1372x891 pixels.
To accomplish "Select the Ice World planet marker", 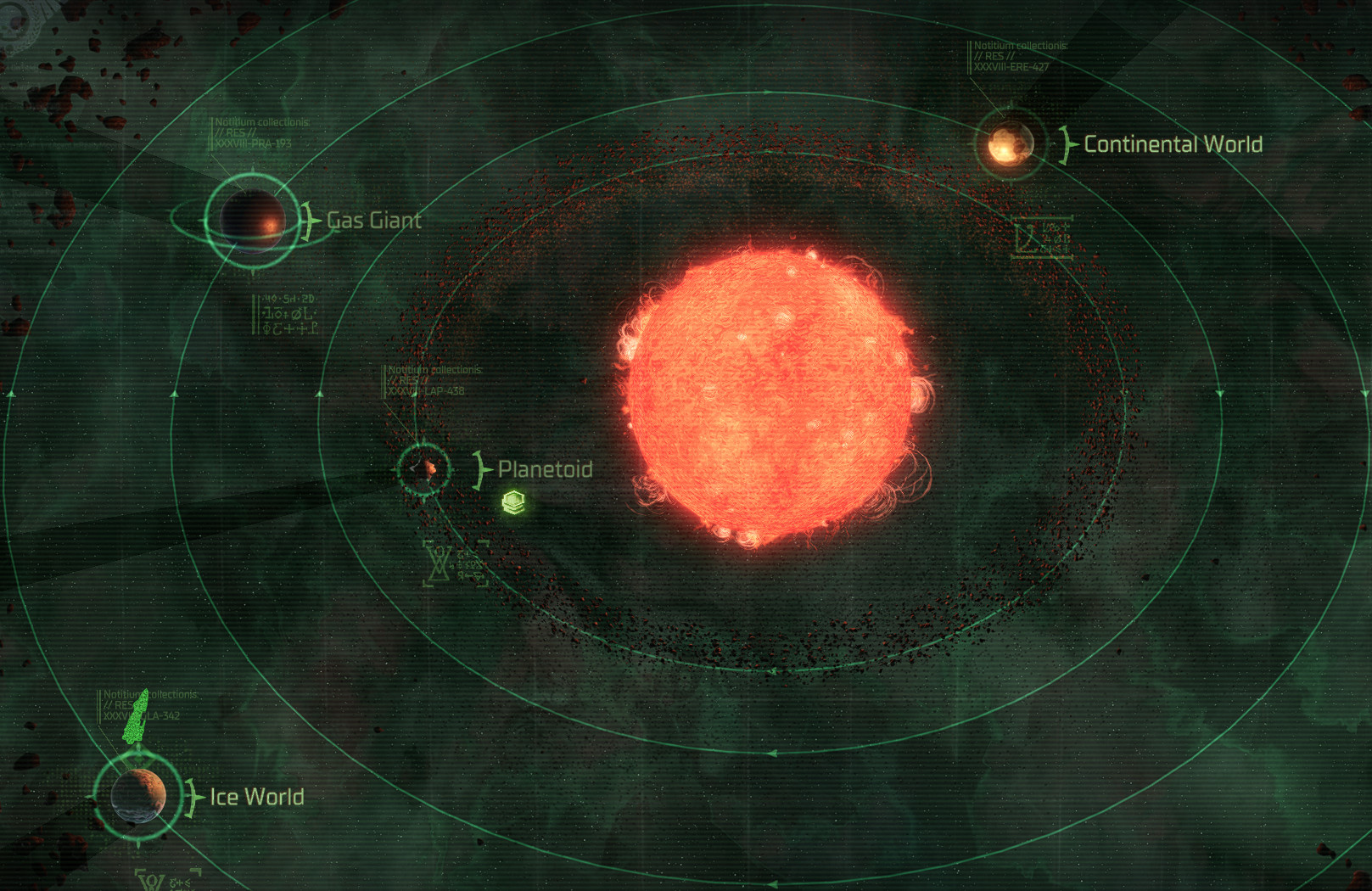I will pos(138,795).
